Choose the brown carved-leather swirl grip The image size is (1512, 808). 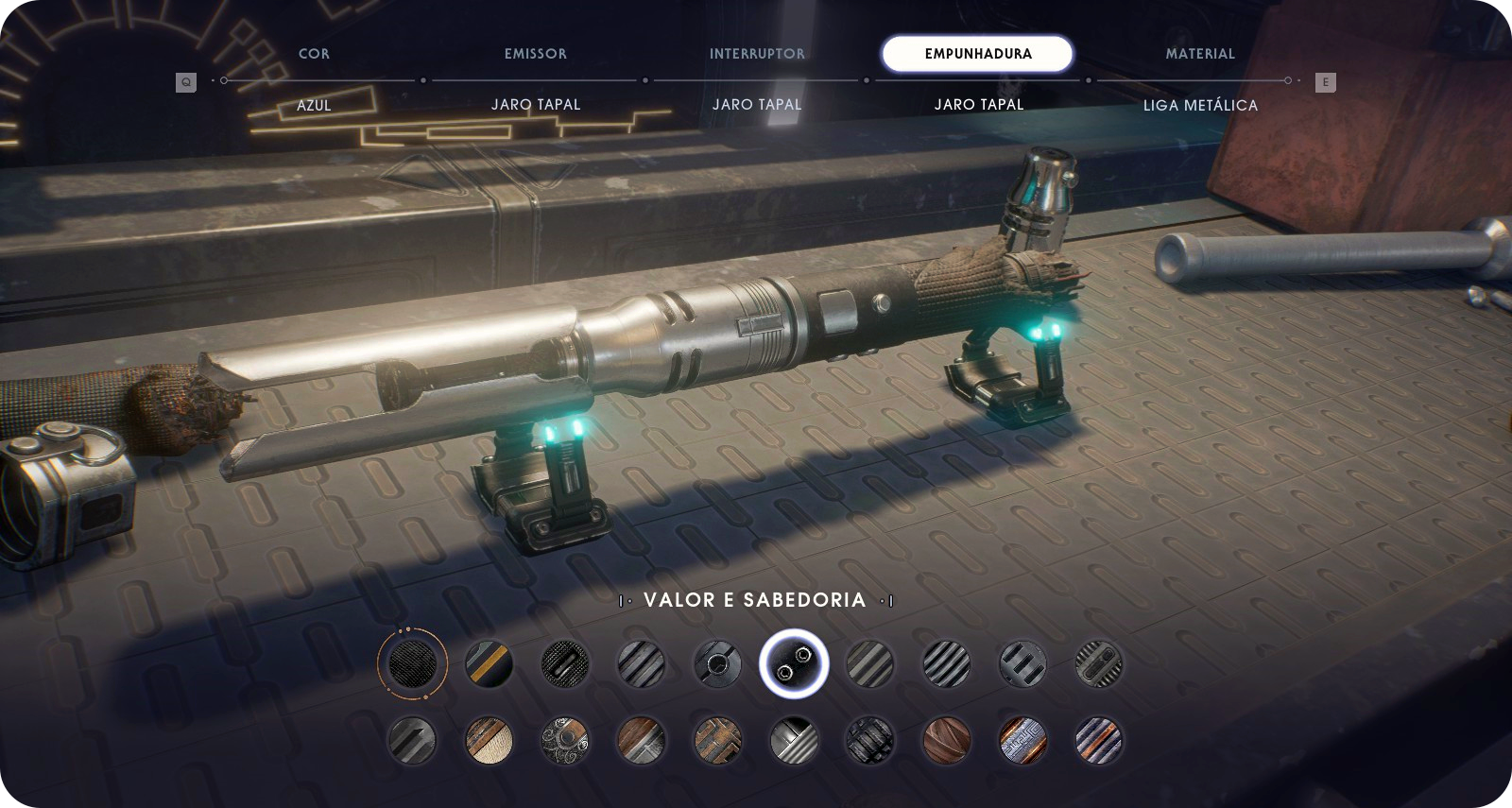point(946,740)
